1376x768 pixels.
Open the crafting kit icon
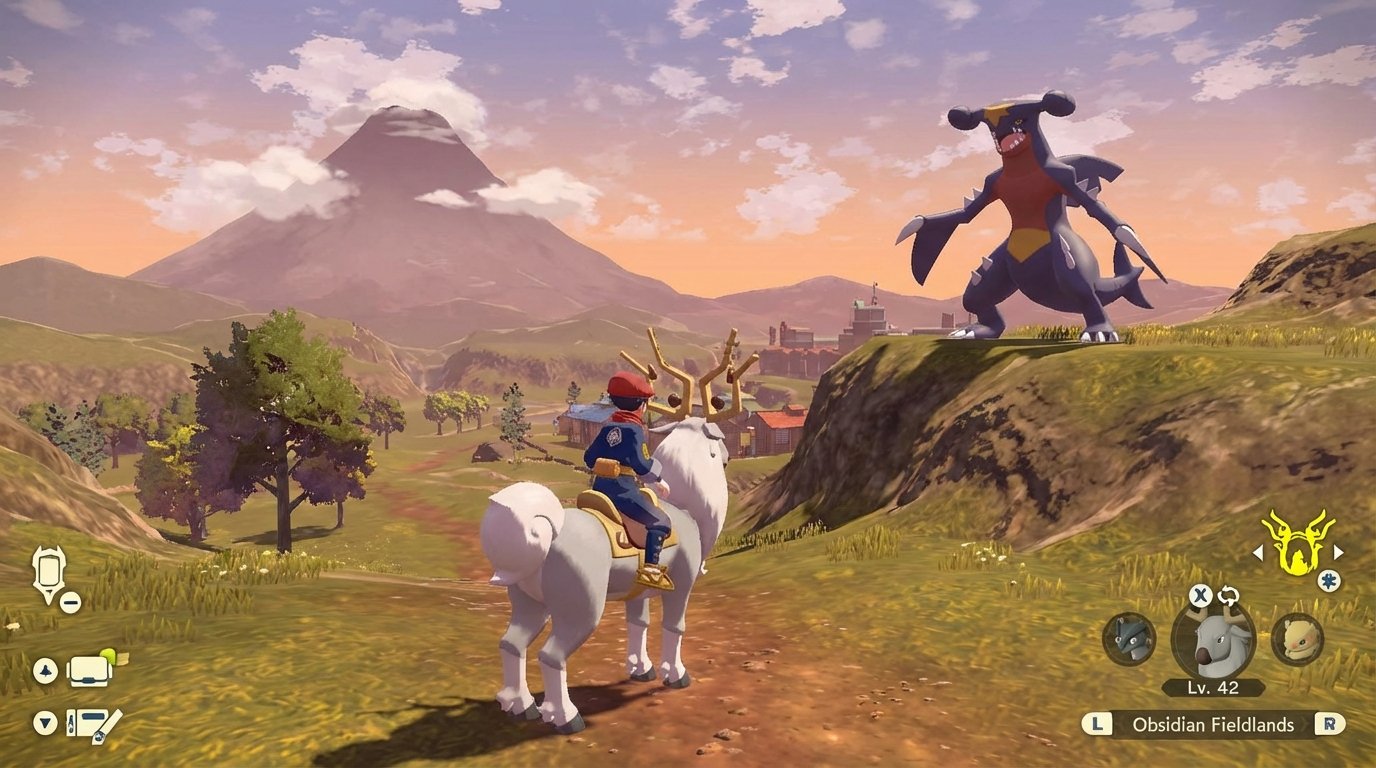[89, 724]
